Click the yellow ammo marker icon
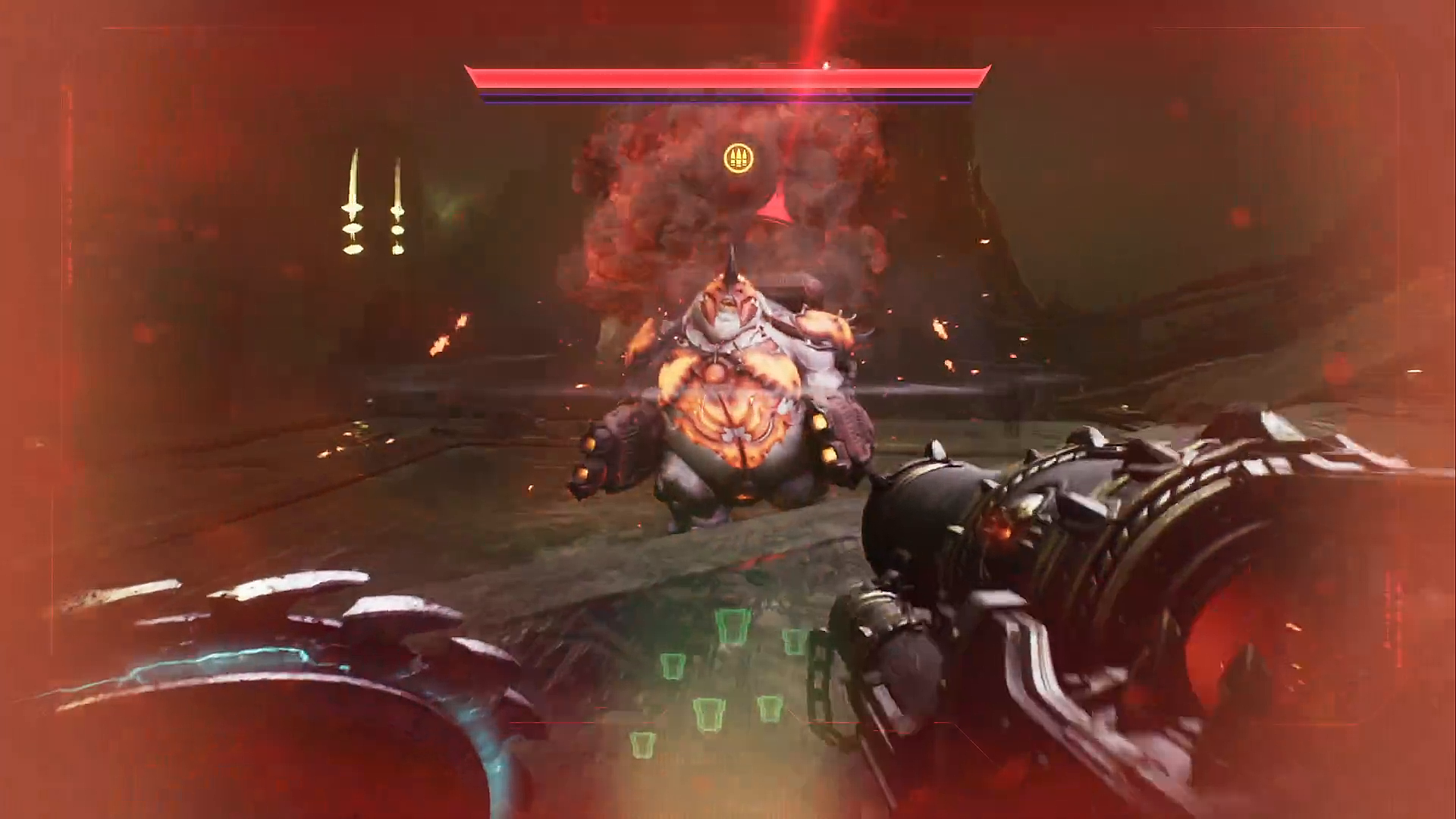The image size is (1456, 819). (734, 157)
